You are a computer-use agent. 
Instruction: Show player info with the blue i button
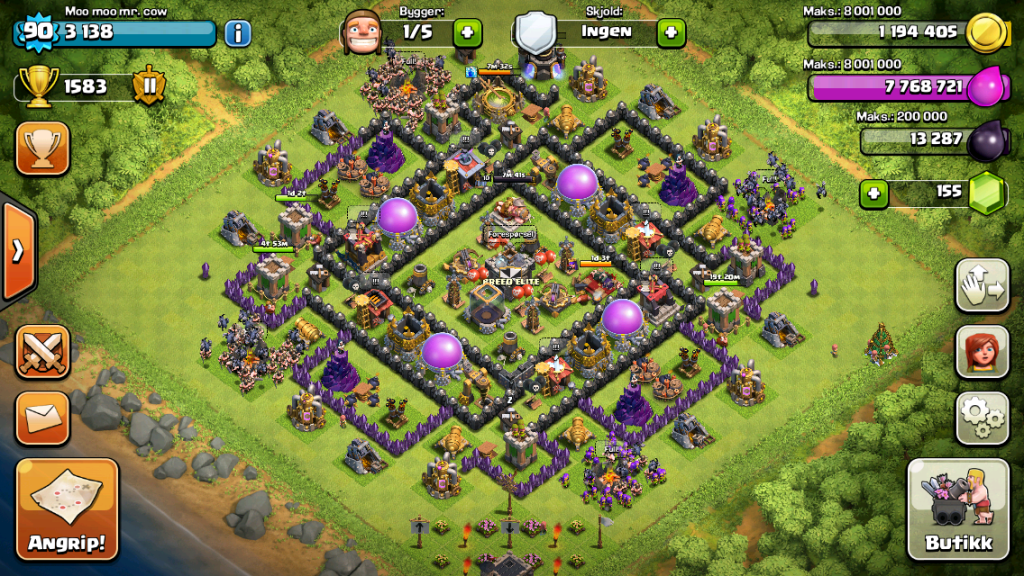(237, 33)
